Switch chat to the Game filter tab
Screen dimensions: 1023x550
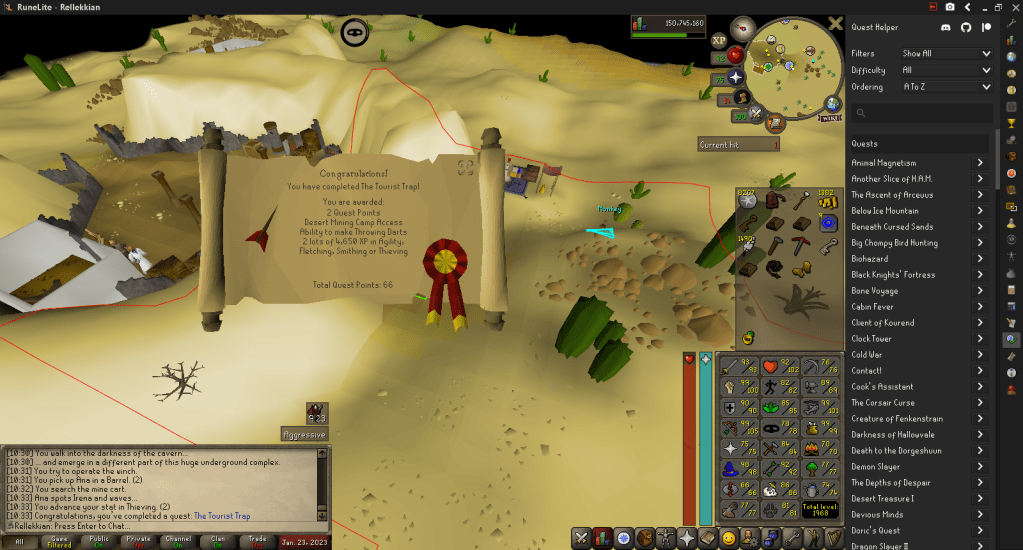tap(59, 541)
